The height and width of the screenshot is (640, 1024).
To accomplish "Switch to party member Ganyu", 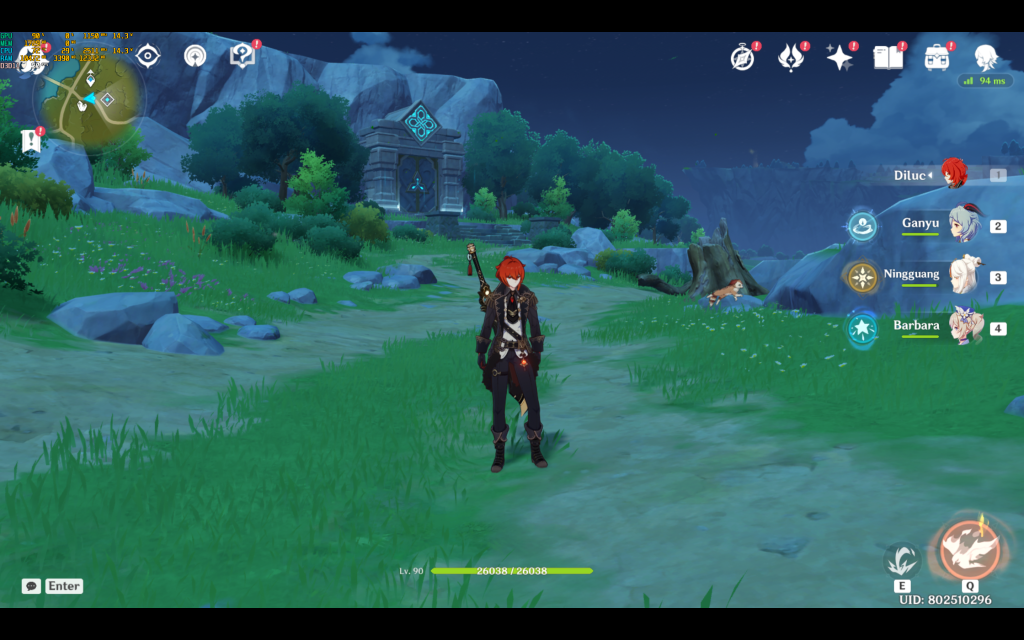I will (x=965, y=225).
